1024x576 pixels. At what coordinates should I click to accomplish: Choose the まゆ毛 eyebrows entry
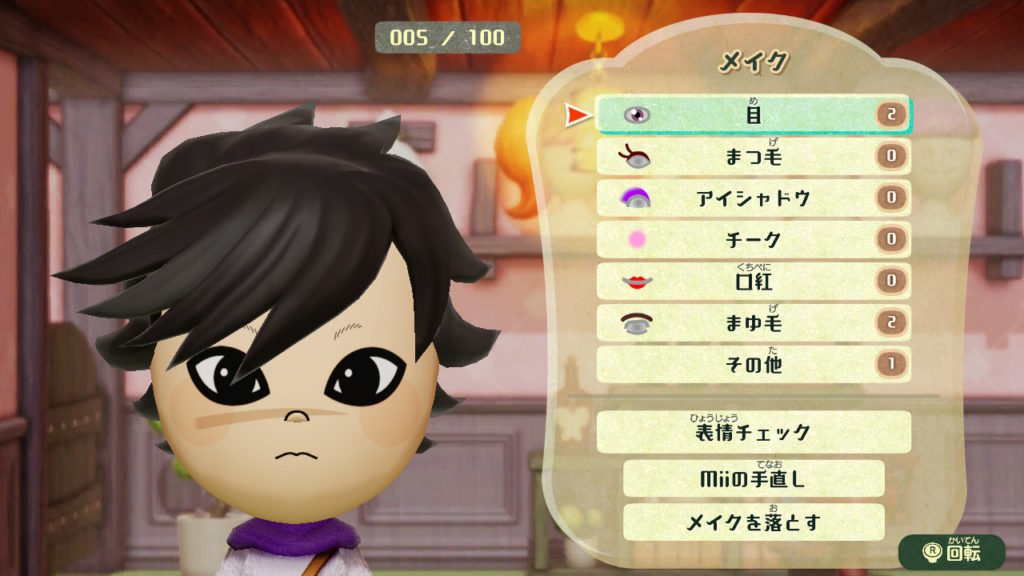753,322
